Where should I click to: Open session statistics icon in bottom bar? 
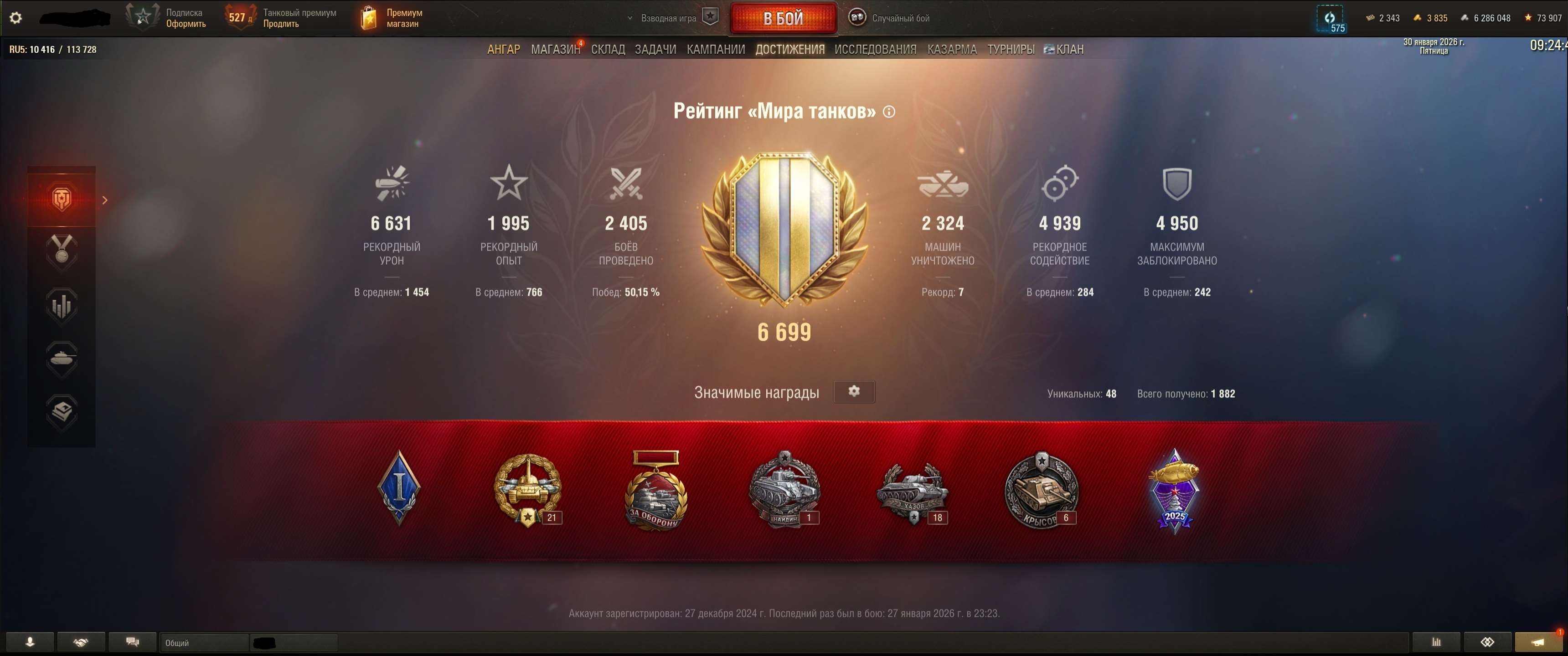(1437, 642)
